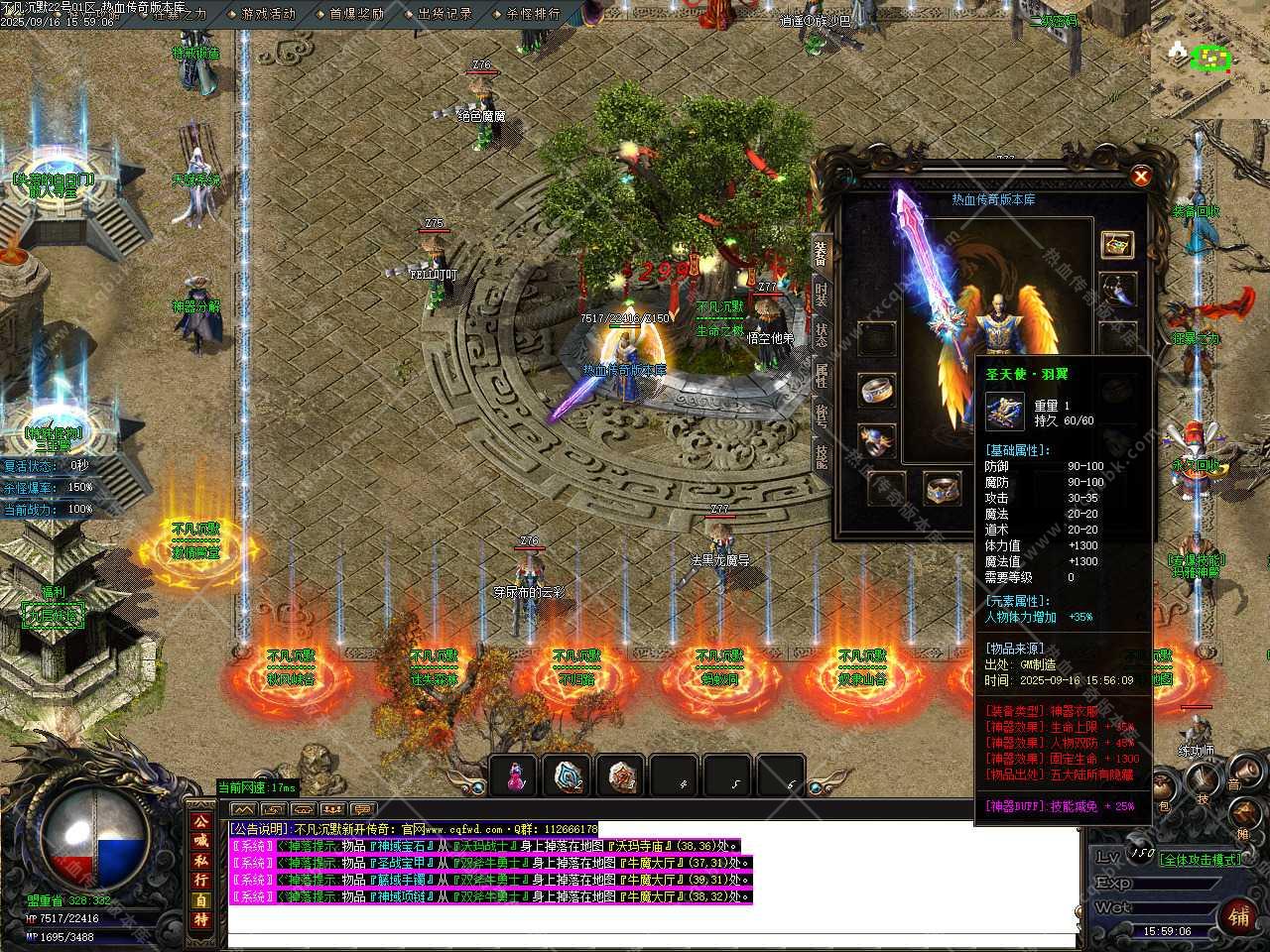Click the treasure chest icon in equipment panel
Viewport: 1270px width, 952px height.
tap(1116, 244)
